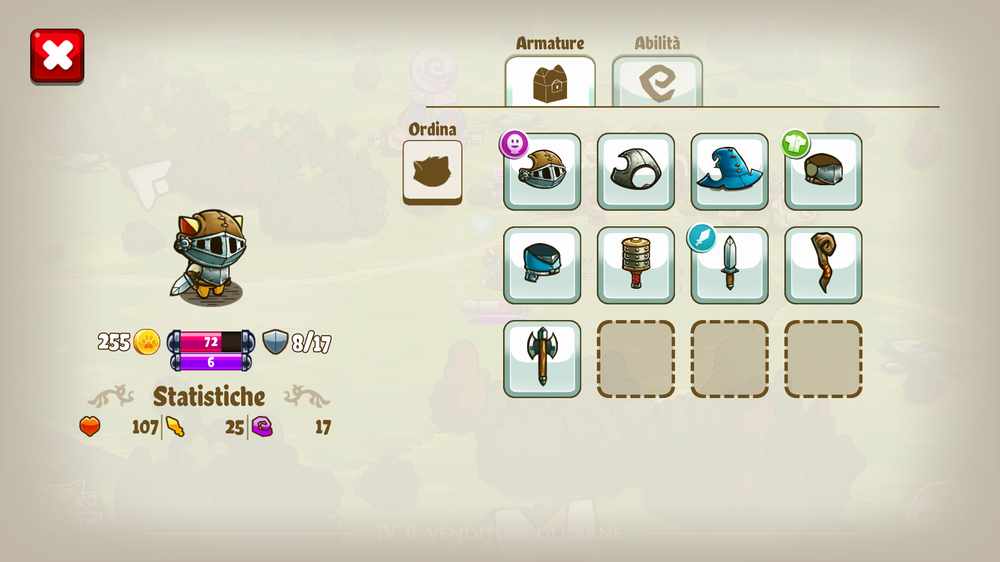Select the double-bladed battle axe
The width and height of the screenshot is (1000, 562).
coord(542,358)
